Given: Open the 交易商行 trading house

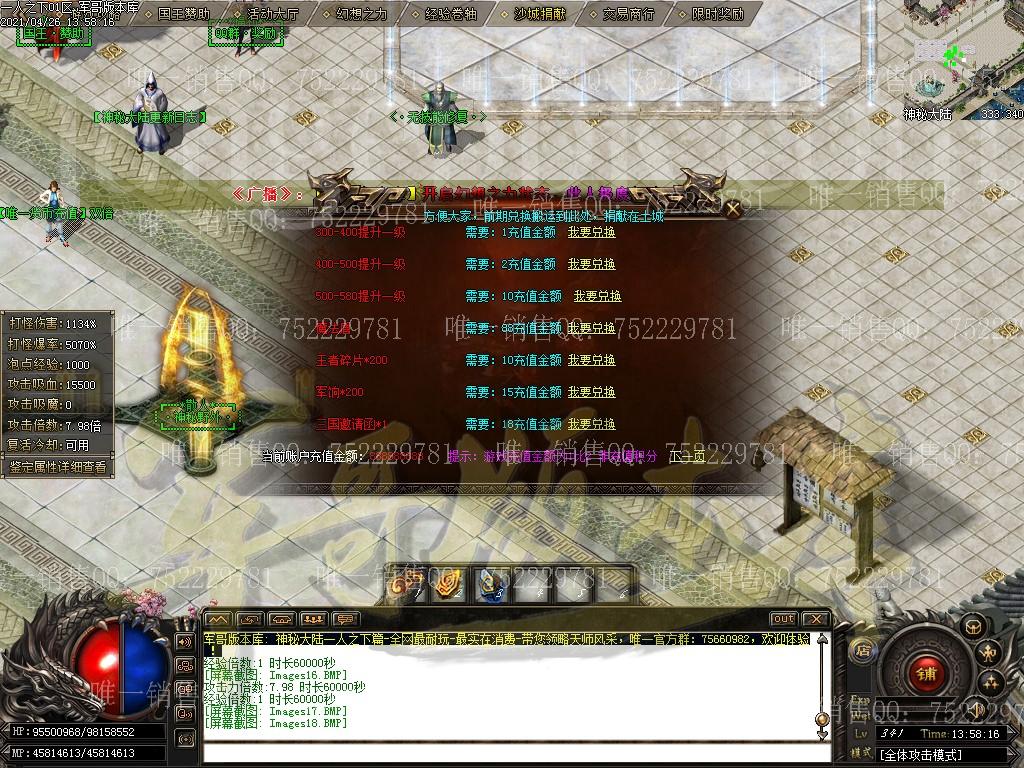Looking at the screenshot, I should pos(628,15).
